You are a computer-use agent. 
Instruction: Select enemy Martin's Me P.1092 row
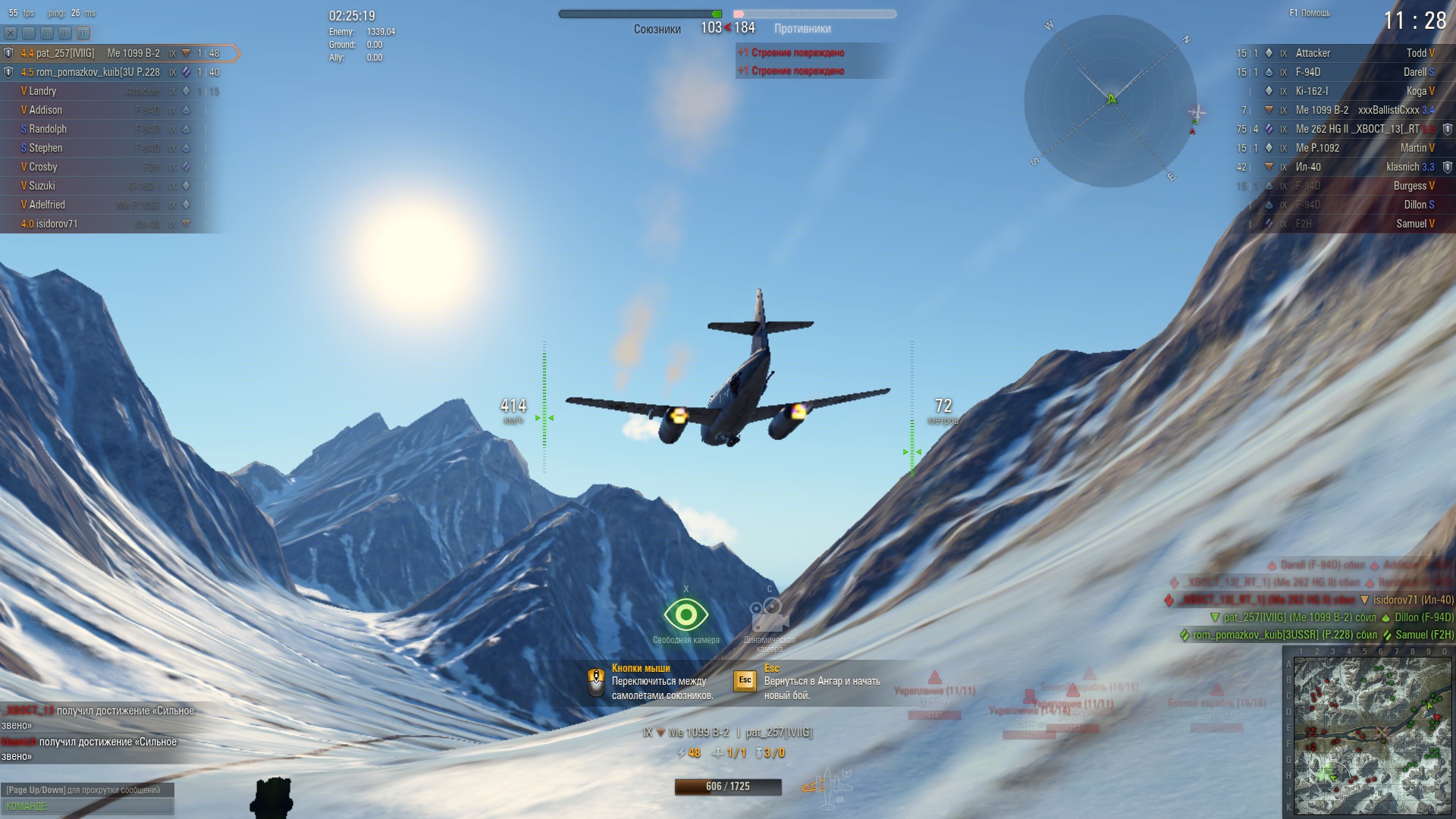[1342, 148]
